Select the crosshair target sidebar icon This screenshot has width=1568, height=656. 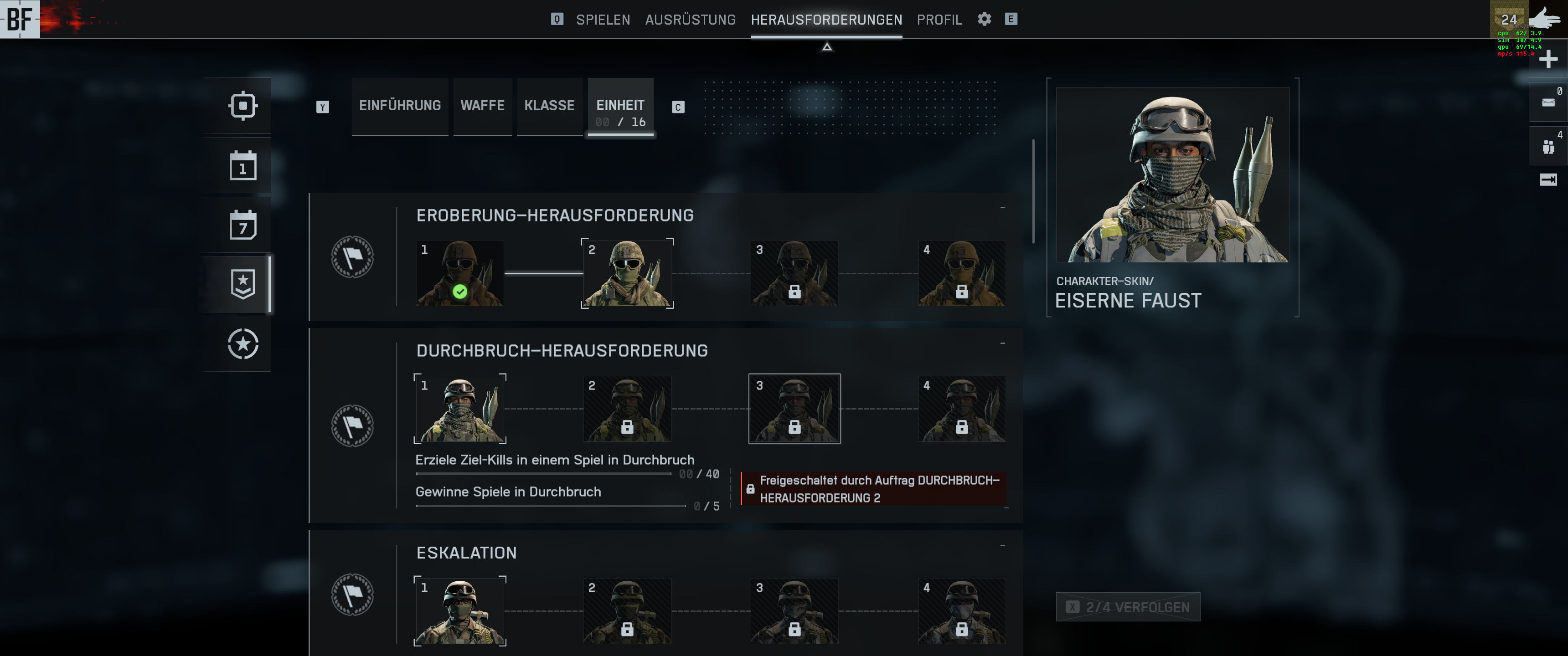coord(243,106)
